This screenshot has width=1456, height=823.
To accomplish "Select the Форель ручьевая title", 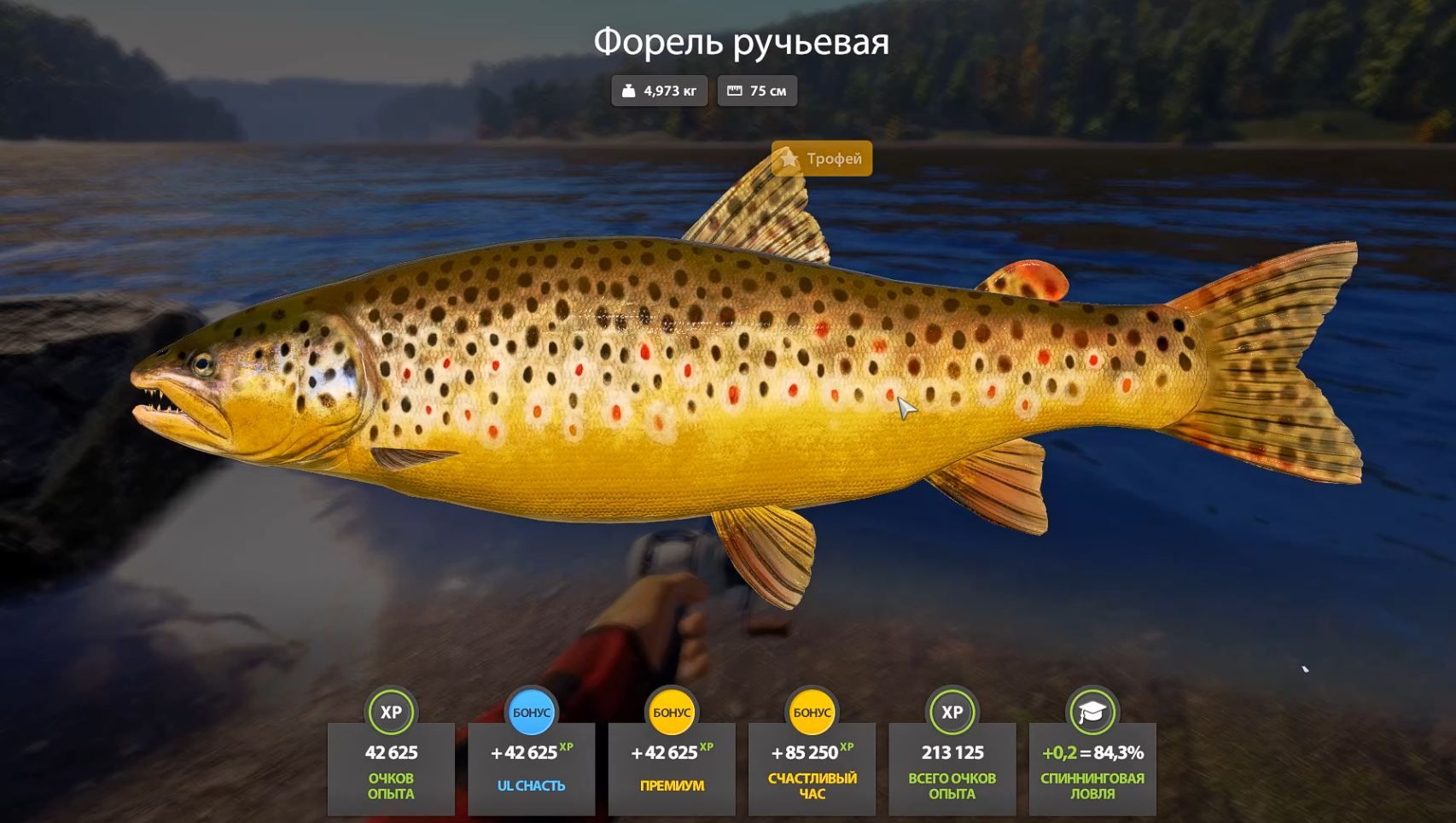I will [x=741, y=43].
